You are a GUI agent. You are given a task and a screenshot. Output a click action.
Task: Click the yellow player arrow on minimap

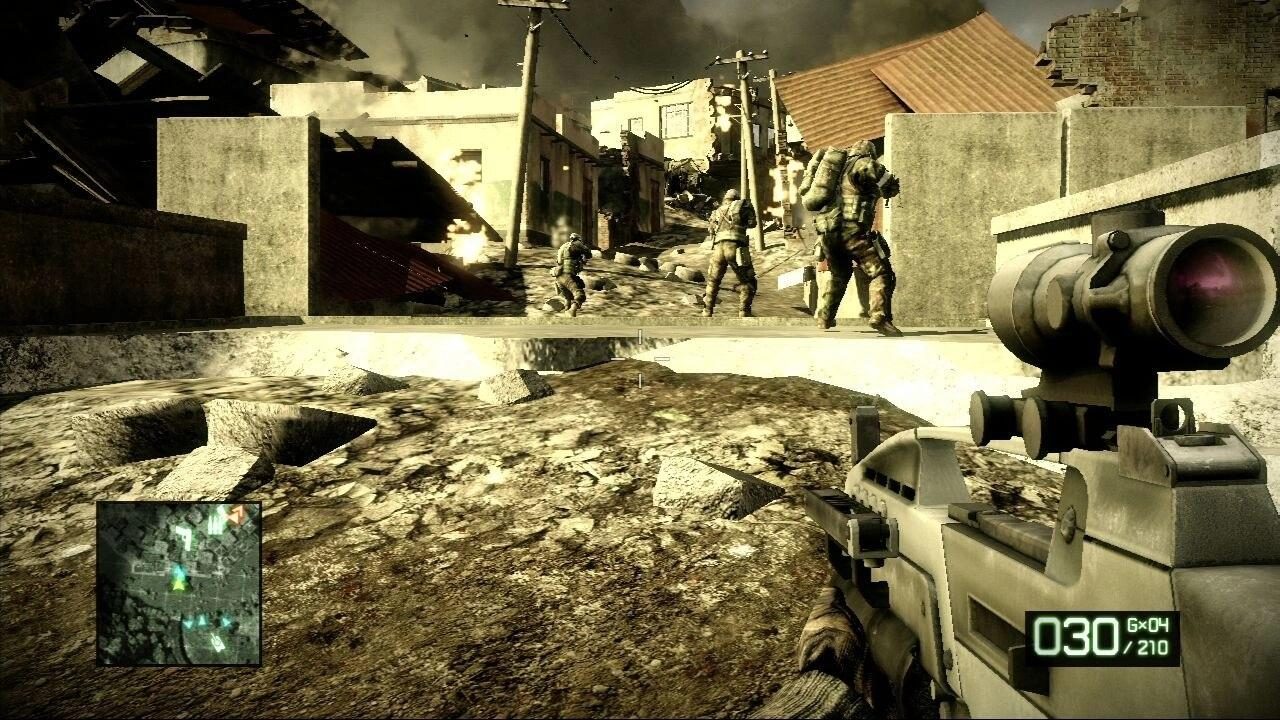(180, 587)
